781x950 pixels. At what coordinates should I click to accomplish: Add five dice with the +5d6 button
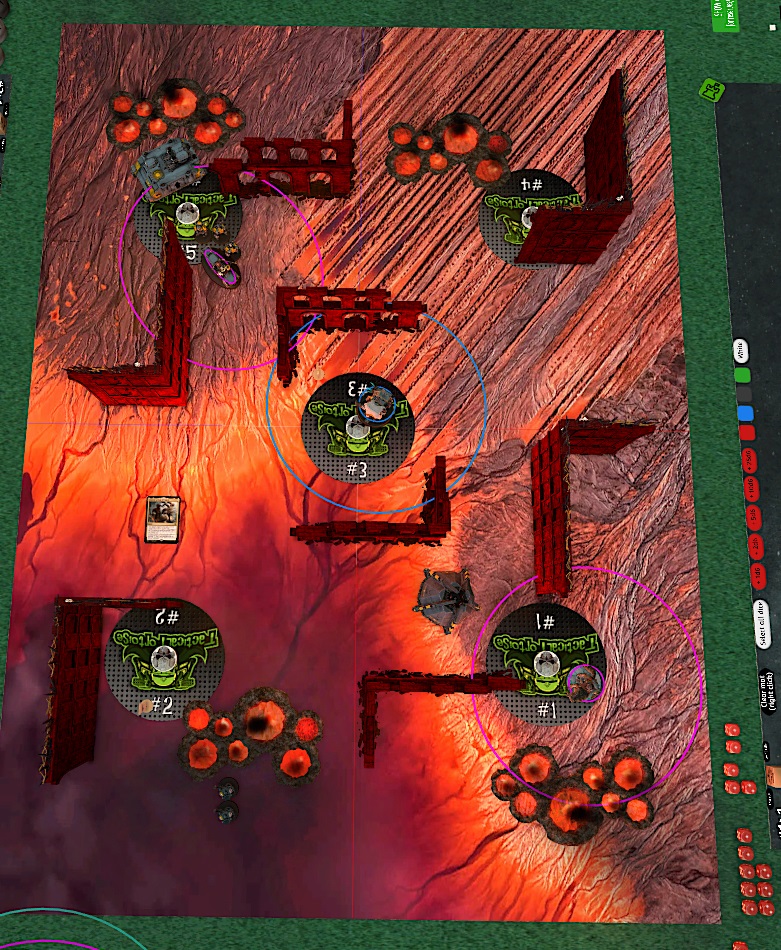tap(752, 516)
